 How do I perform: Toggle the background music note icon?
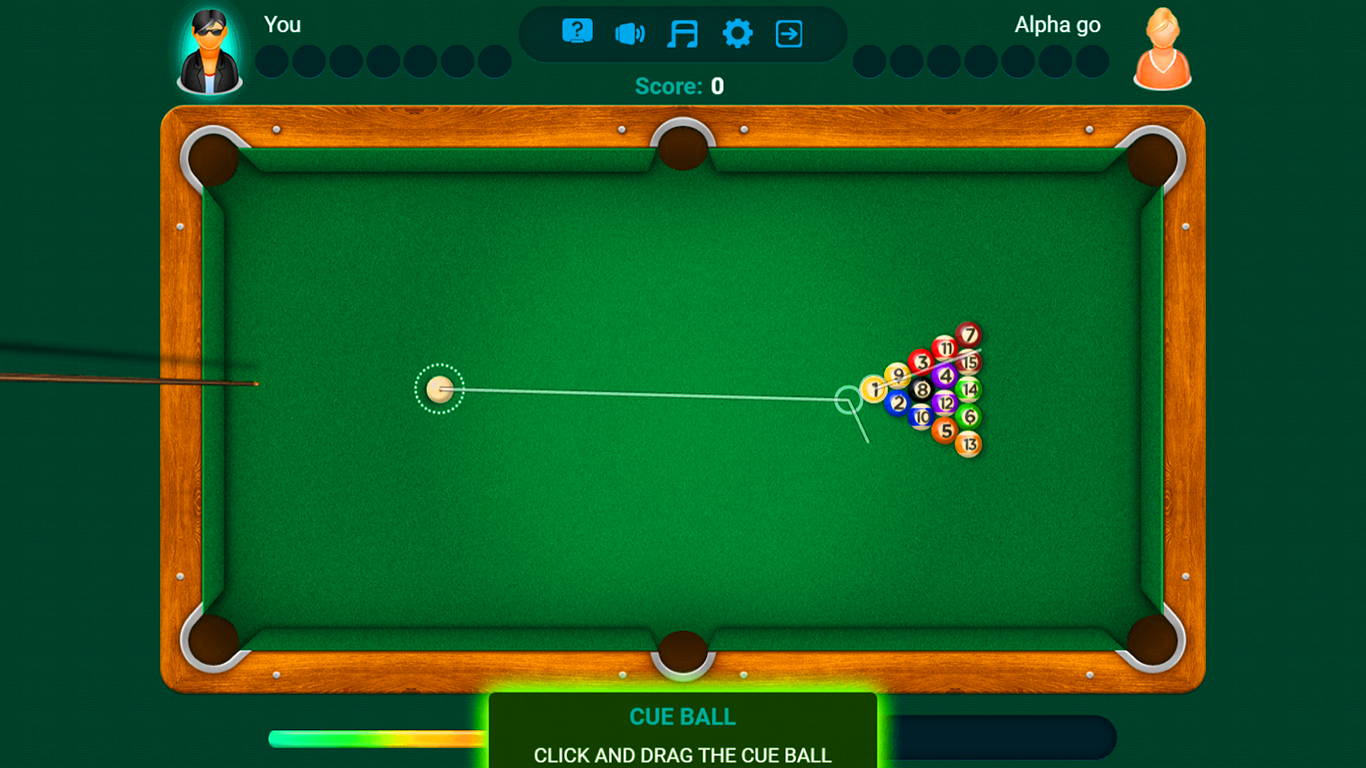point(684,31)
